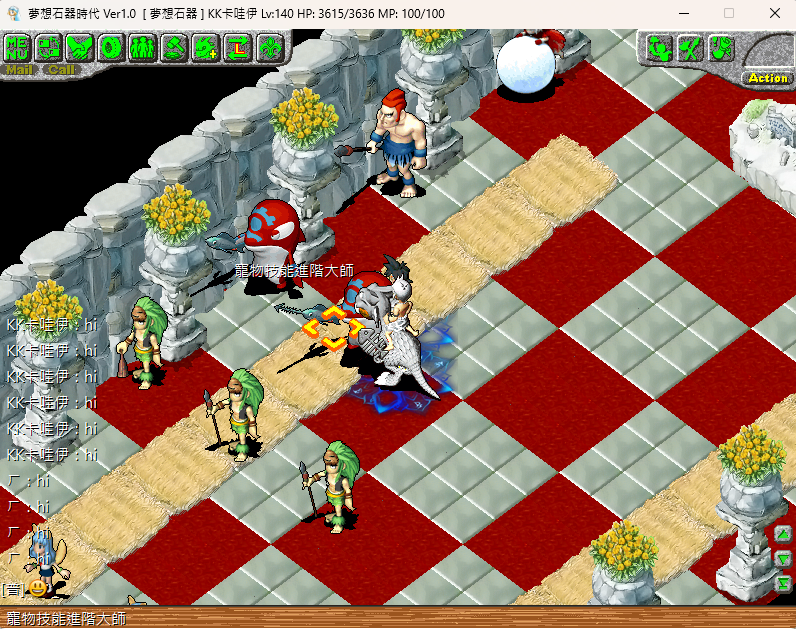Open the pet icon with plus sign
Screen dimensions: 796x629
click(x=206, y=46)
